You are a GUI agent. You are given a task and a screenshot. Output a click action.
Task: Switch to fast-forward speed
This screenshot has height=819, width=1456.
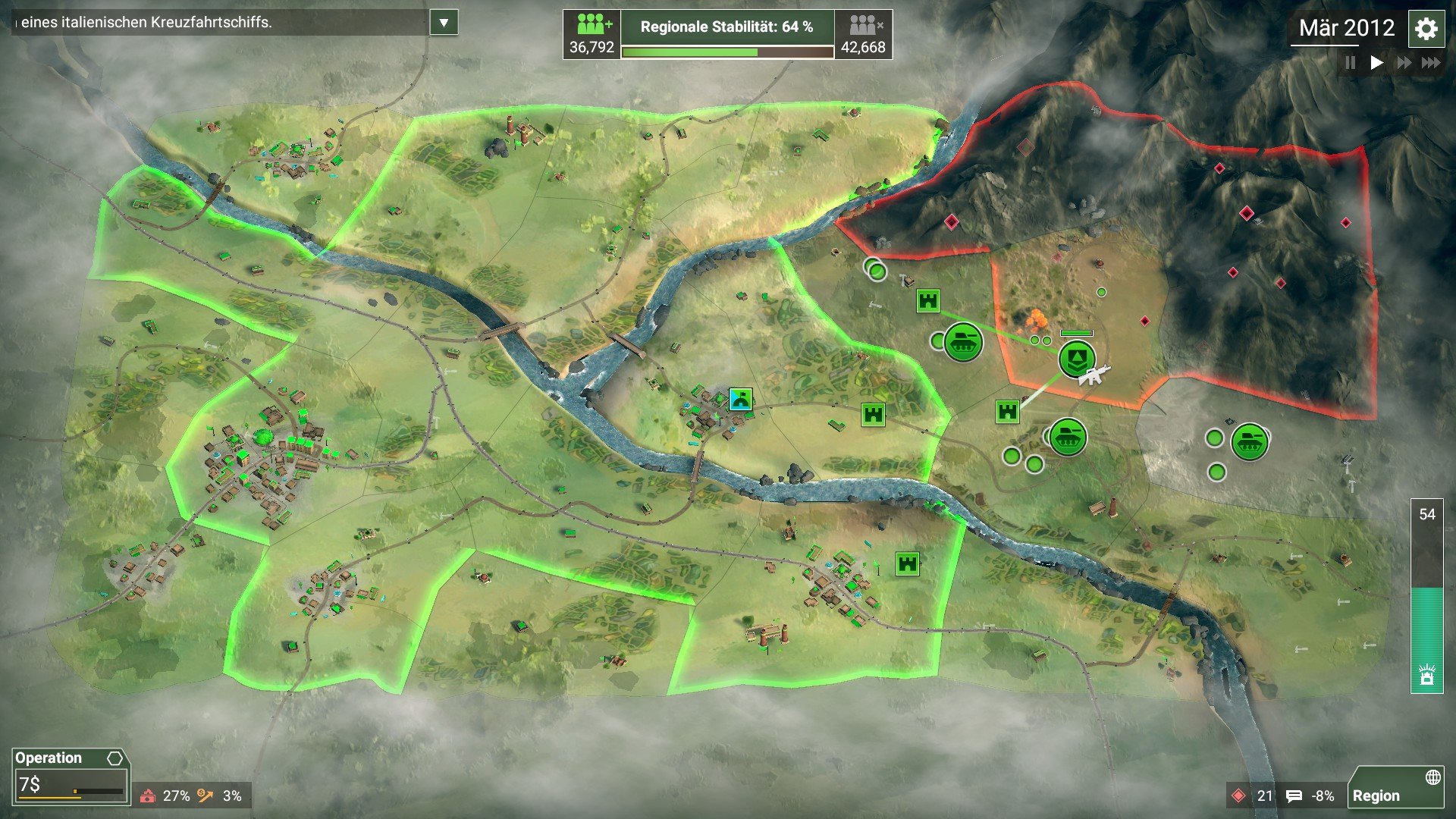click(1404, 63)
